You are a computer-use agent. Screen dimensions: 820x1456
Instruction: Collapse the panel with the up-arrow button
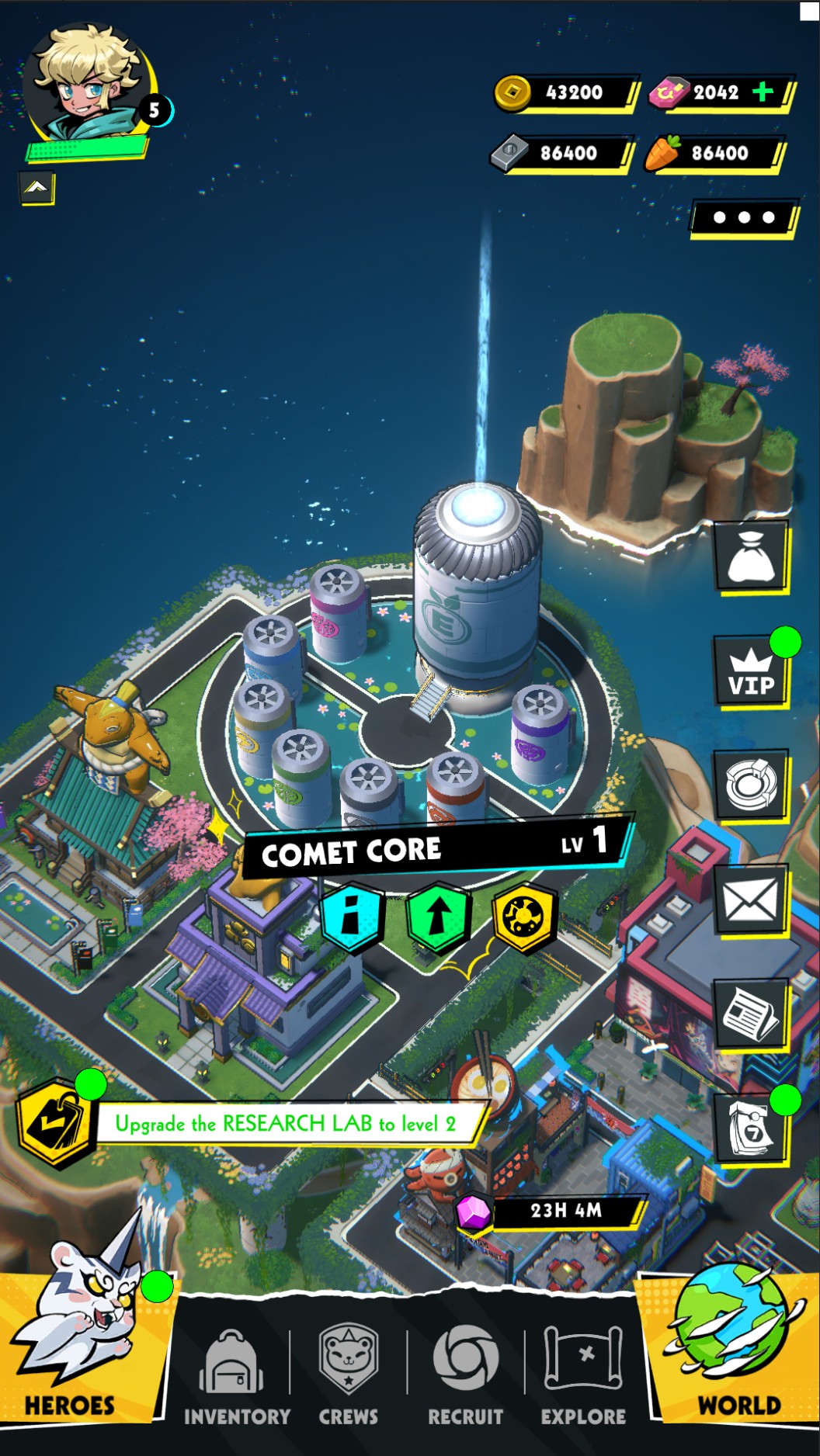click(36, 187)
